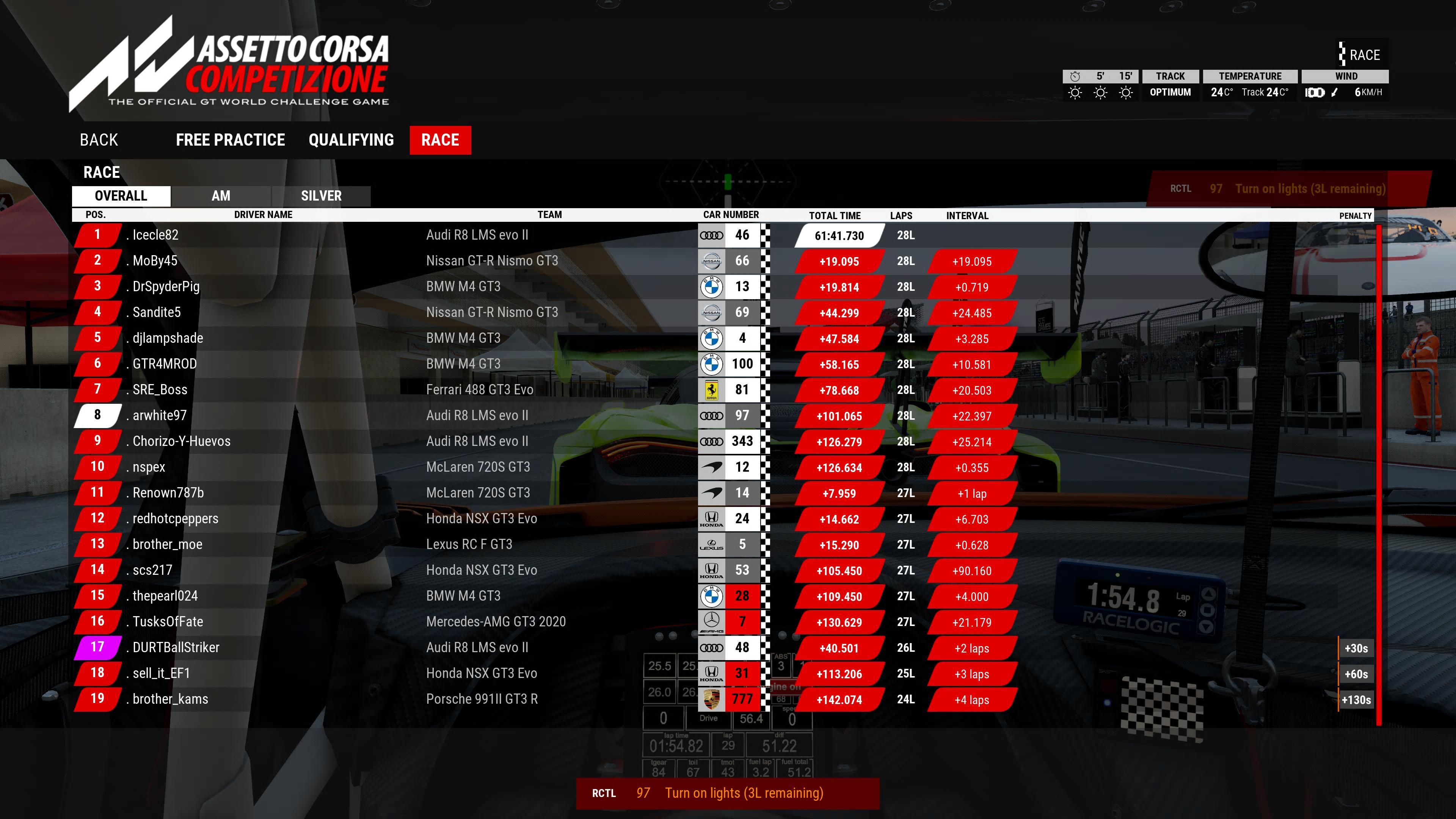Select winner Icecle82's result row

coord(155,235)
